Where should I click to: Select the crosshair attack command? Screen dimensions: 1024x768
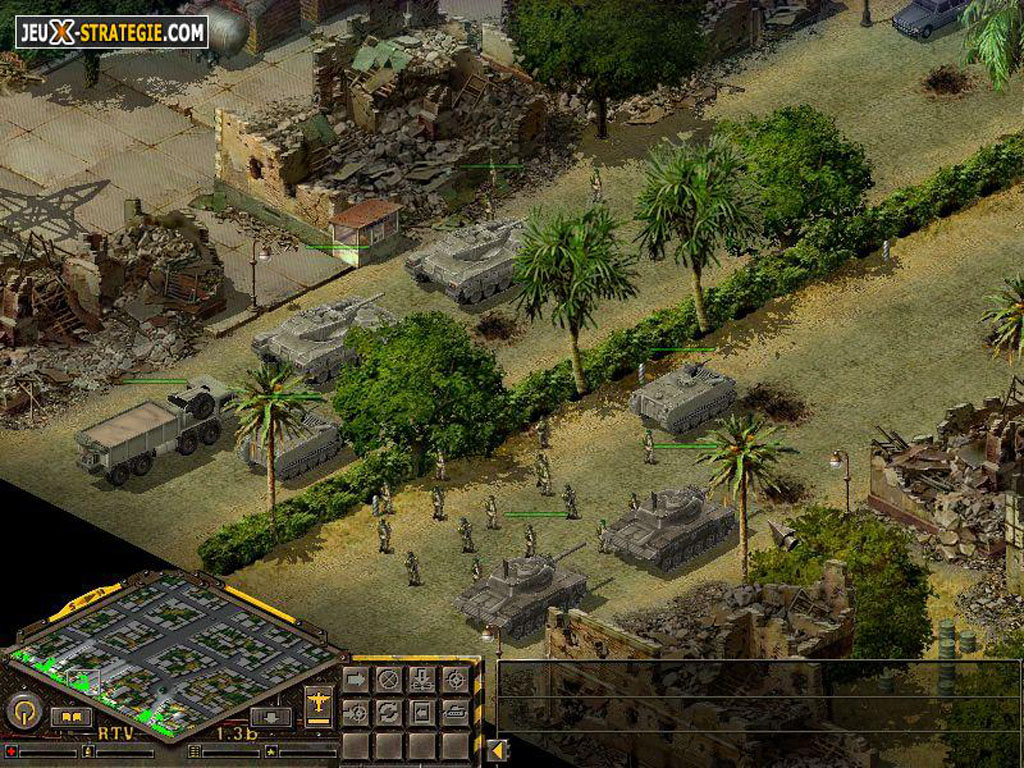pyautogui.click(x=455, y=680)
